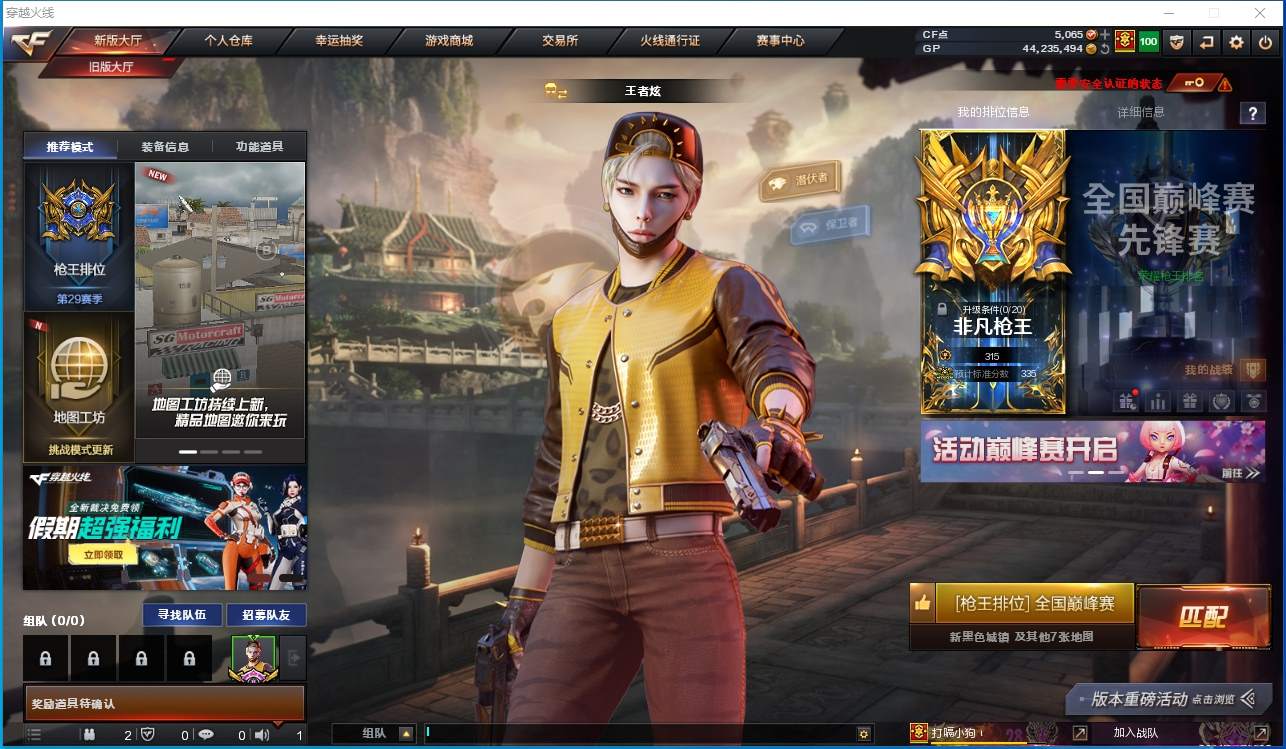
Task: Click the 招募队友 recruit teammates button
Action: point(266,615)
